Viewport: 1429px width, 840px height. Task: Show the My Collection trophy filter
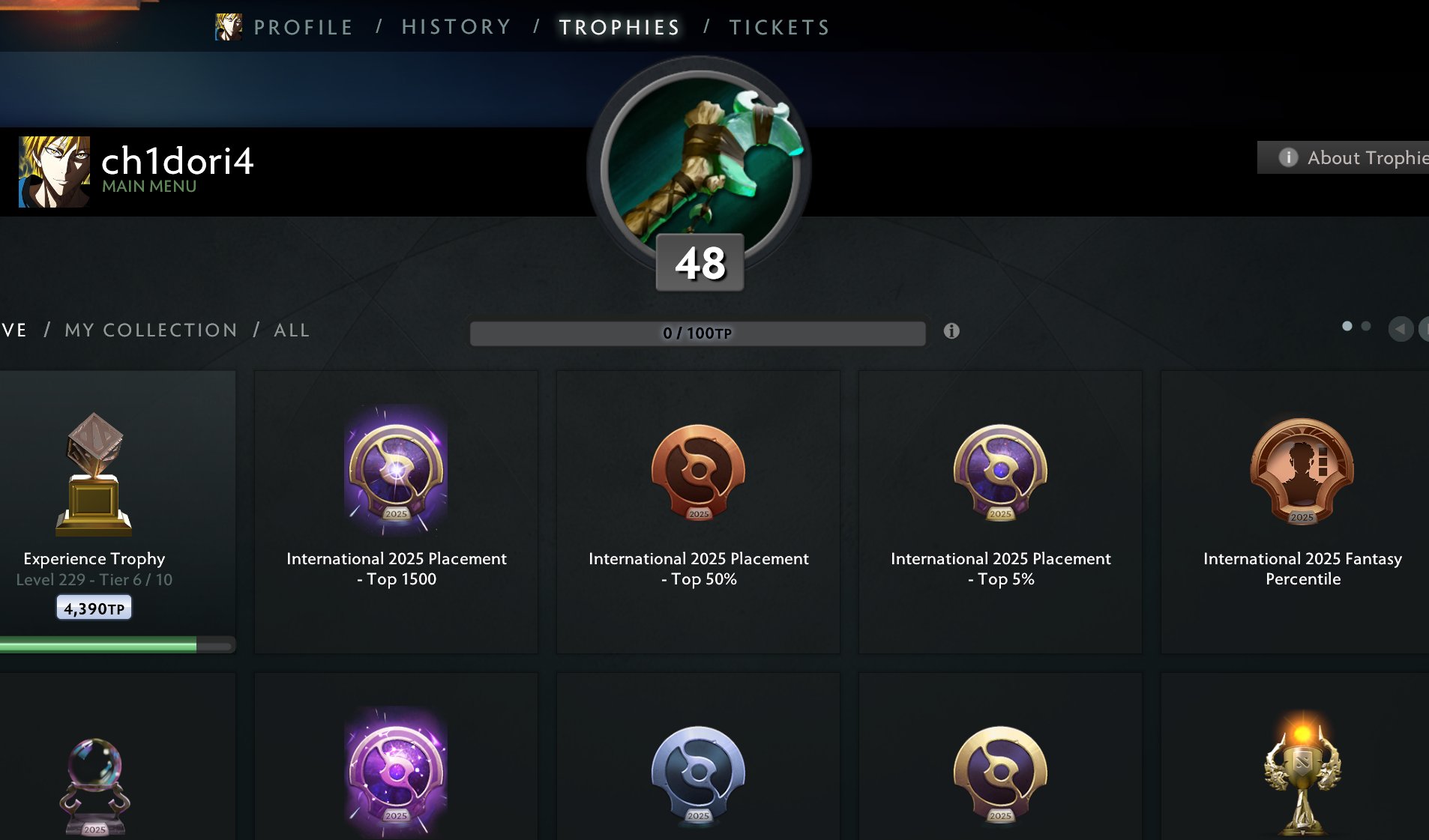(x=151, y=330)
